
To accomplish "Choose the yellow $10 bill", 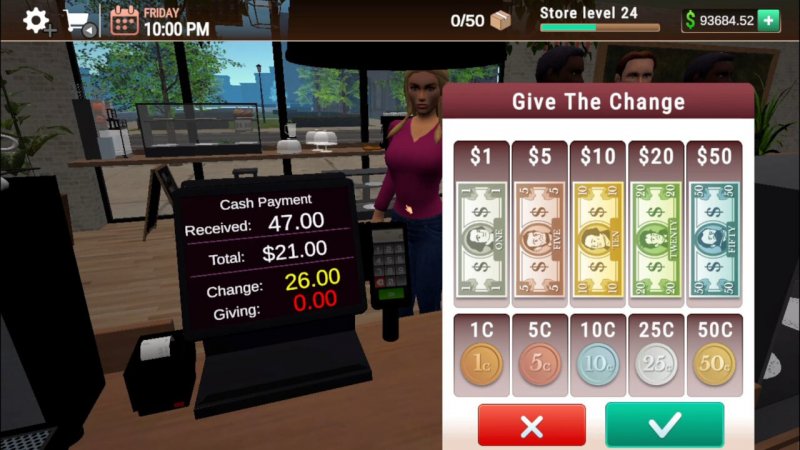I will [598, 238].
